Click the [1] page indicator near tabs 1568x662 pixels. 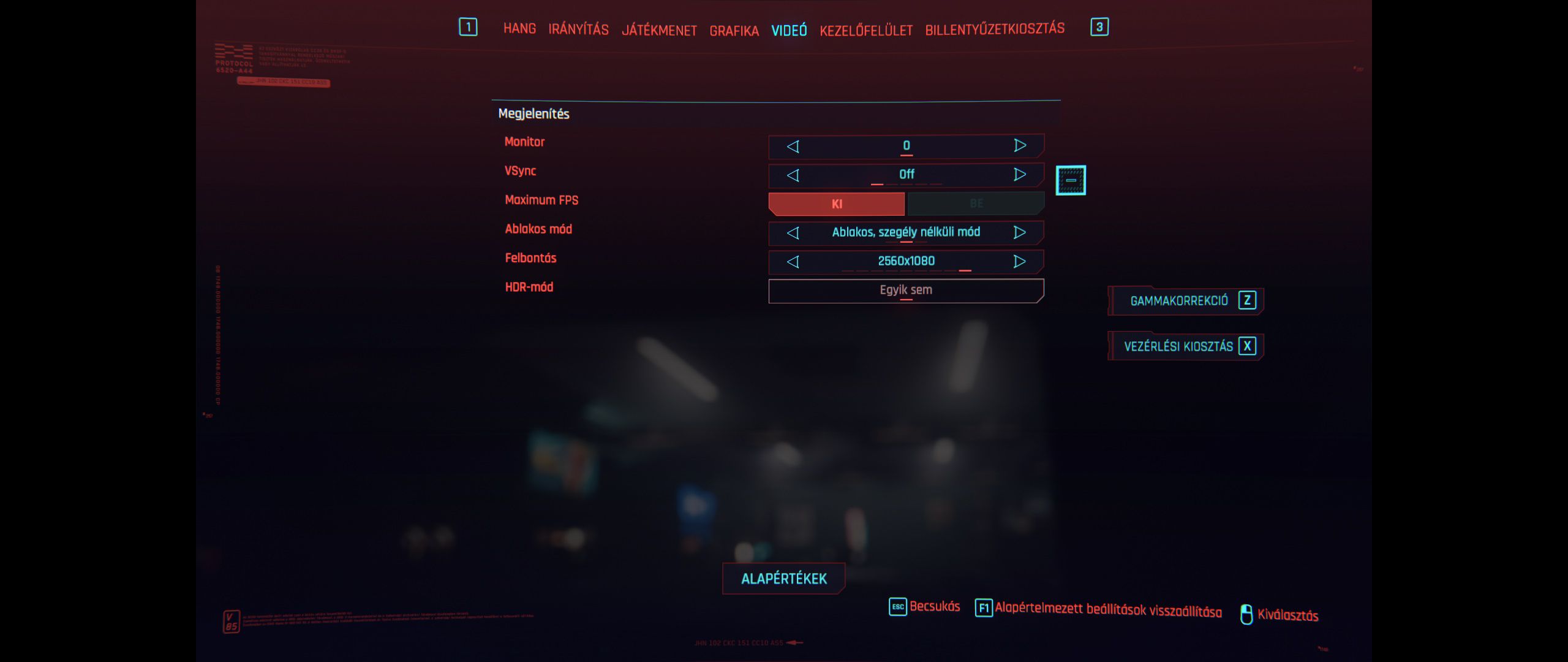point(468,27)
